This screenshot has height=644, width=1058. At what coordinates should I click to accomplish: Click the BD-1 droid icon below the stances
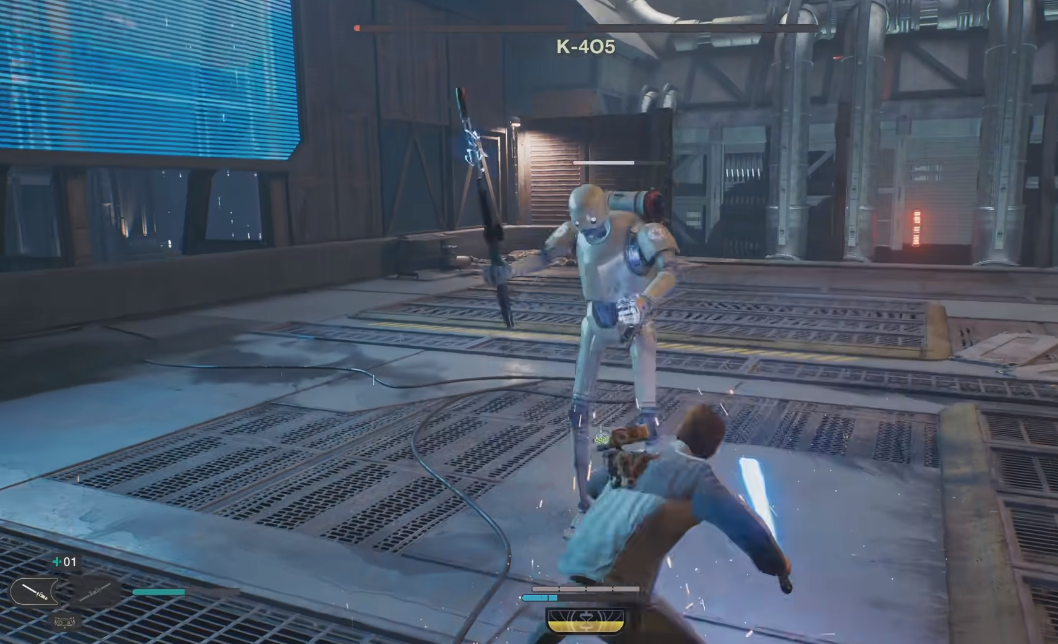[x=63, y=621]
